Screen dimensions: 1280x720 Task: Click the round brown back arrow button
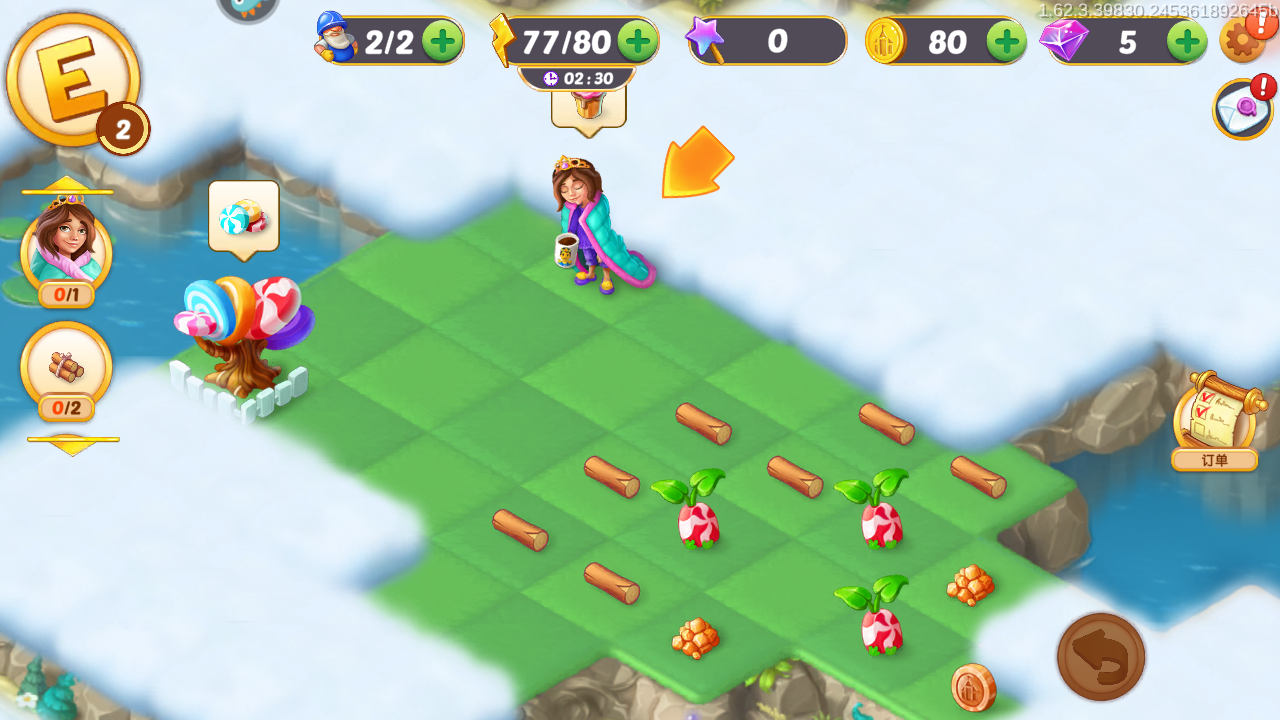click(x=1101, y=657)
